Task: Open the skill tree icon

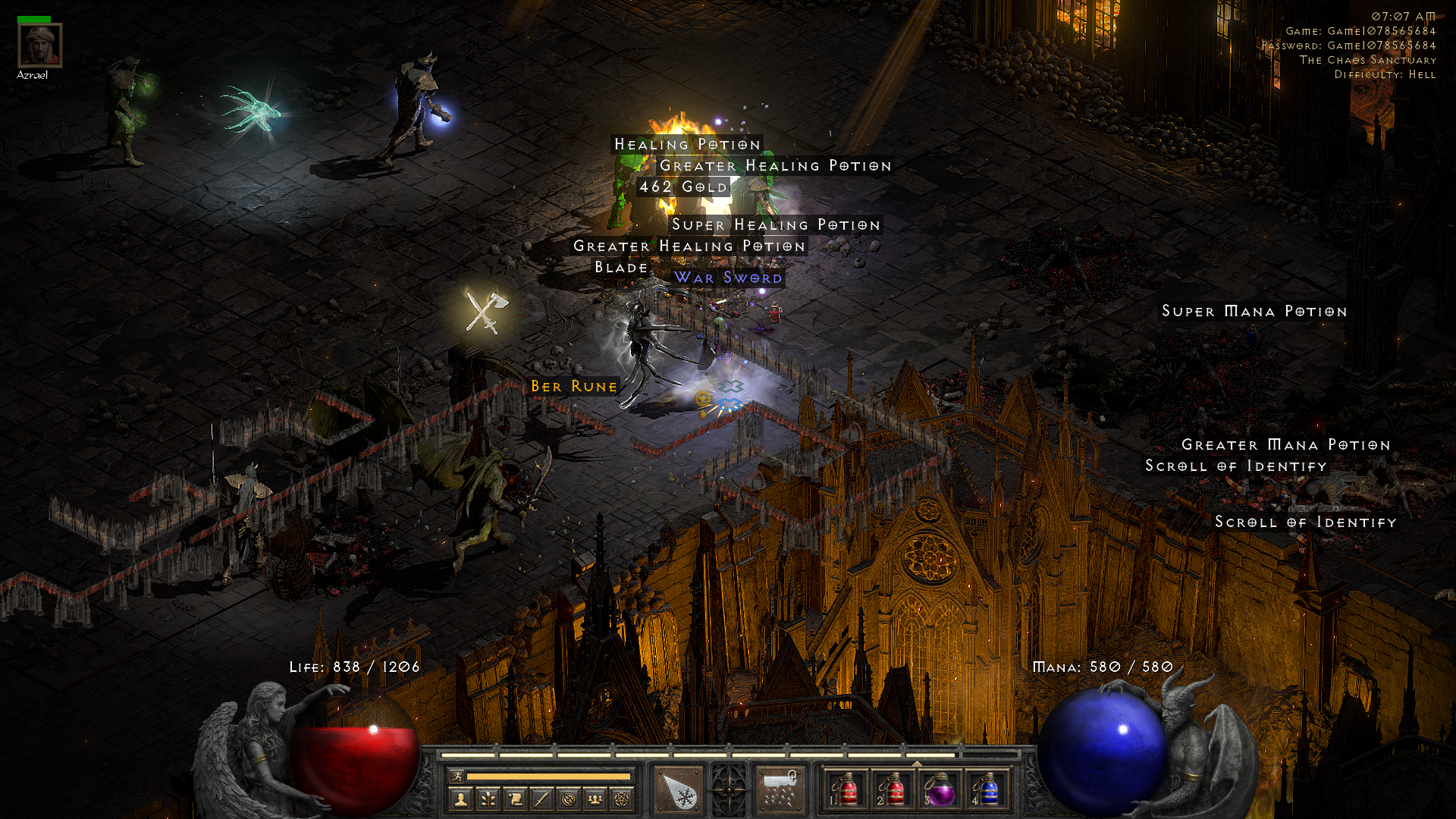Action: pyautogui.click(x=488, y=799)
